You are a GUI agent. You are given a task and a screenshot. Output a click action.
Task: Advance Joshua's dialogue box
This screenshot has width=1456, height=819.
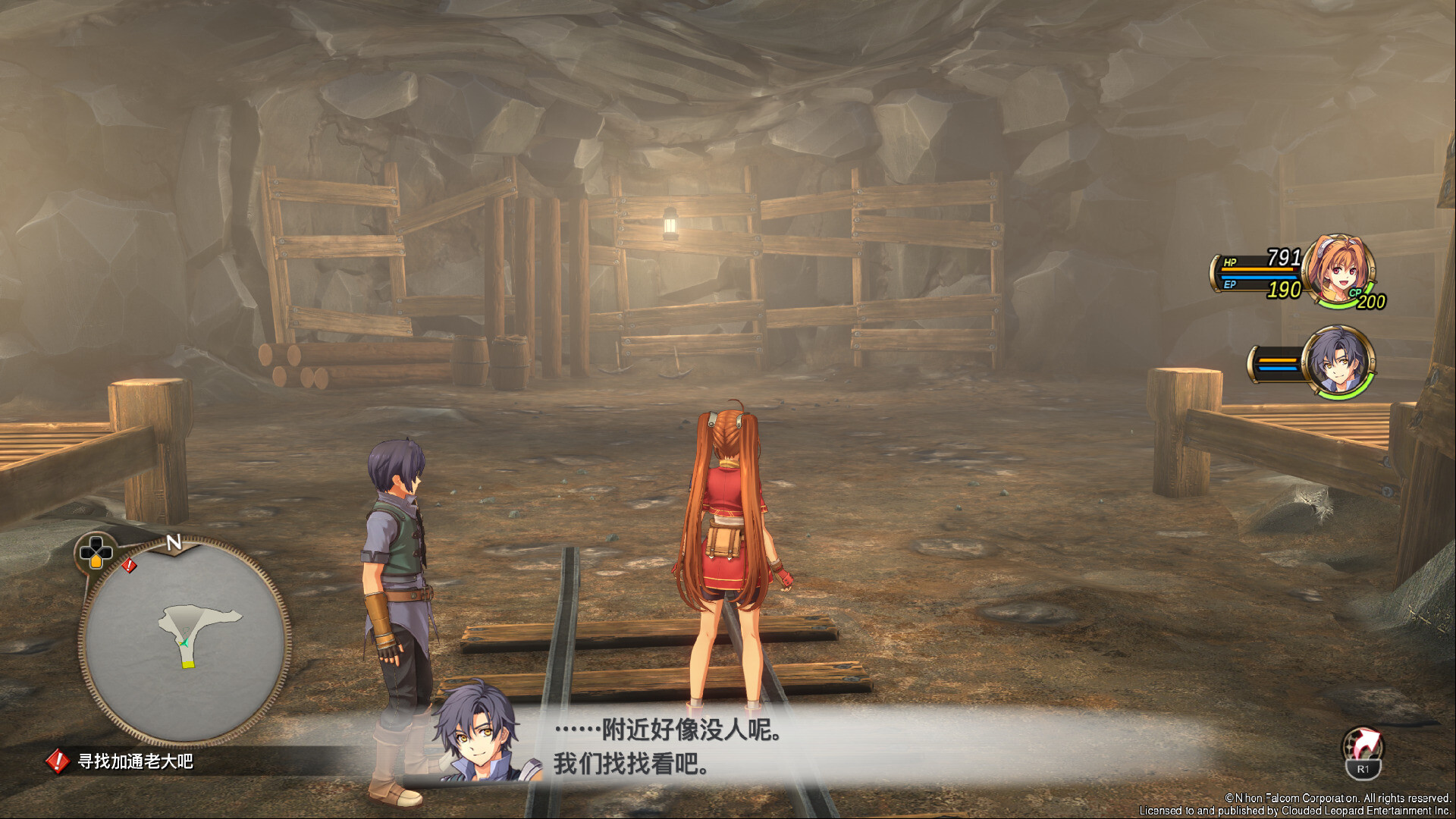758,747
